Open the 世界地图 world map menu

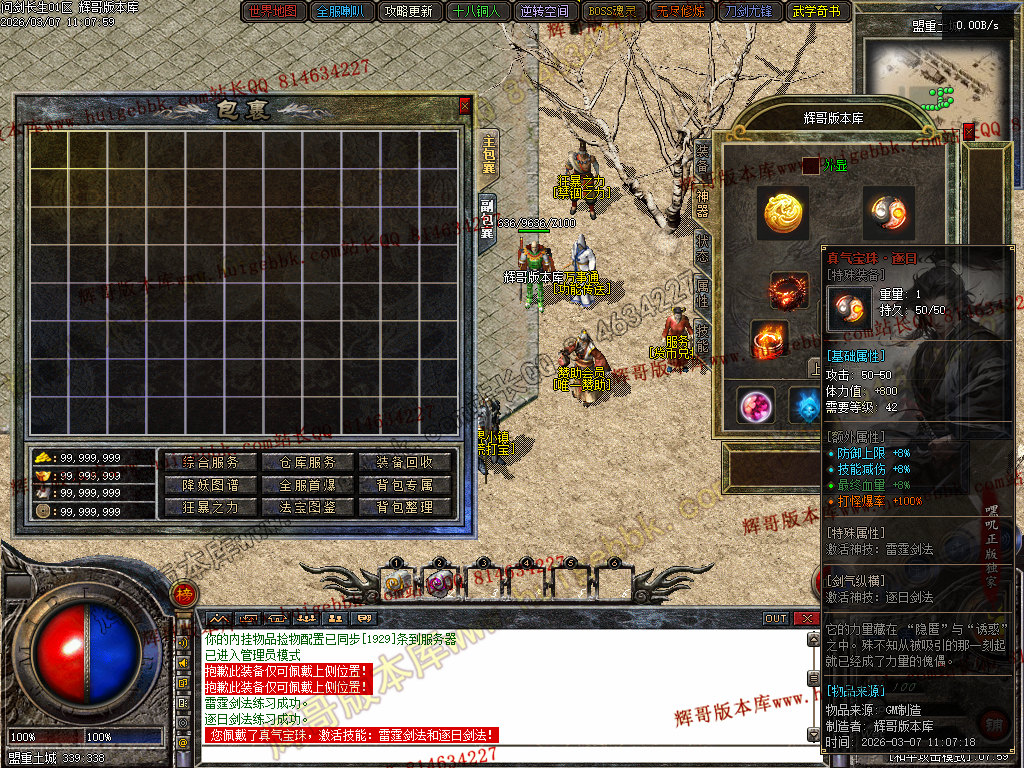[x=273, y=12]
